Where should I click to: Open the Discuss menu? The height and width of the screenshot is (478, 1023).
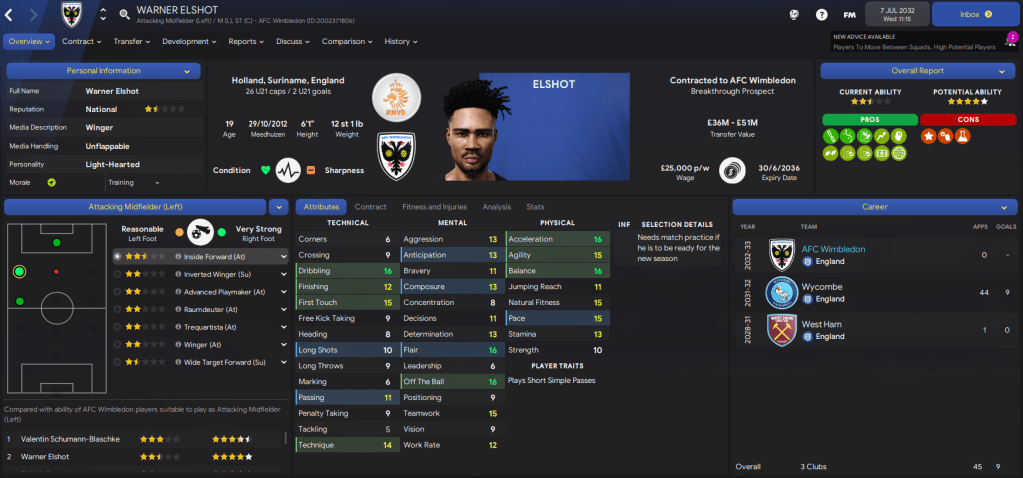pyautogui.click(x=293, y=41)
